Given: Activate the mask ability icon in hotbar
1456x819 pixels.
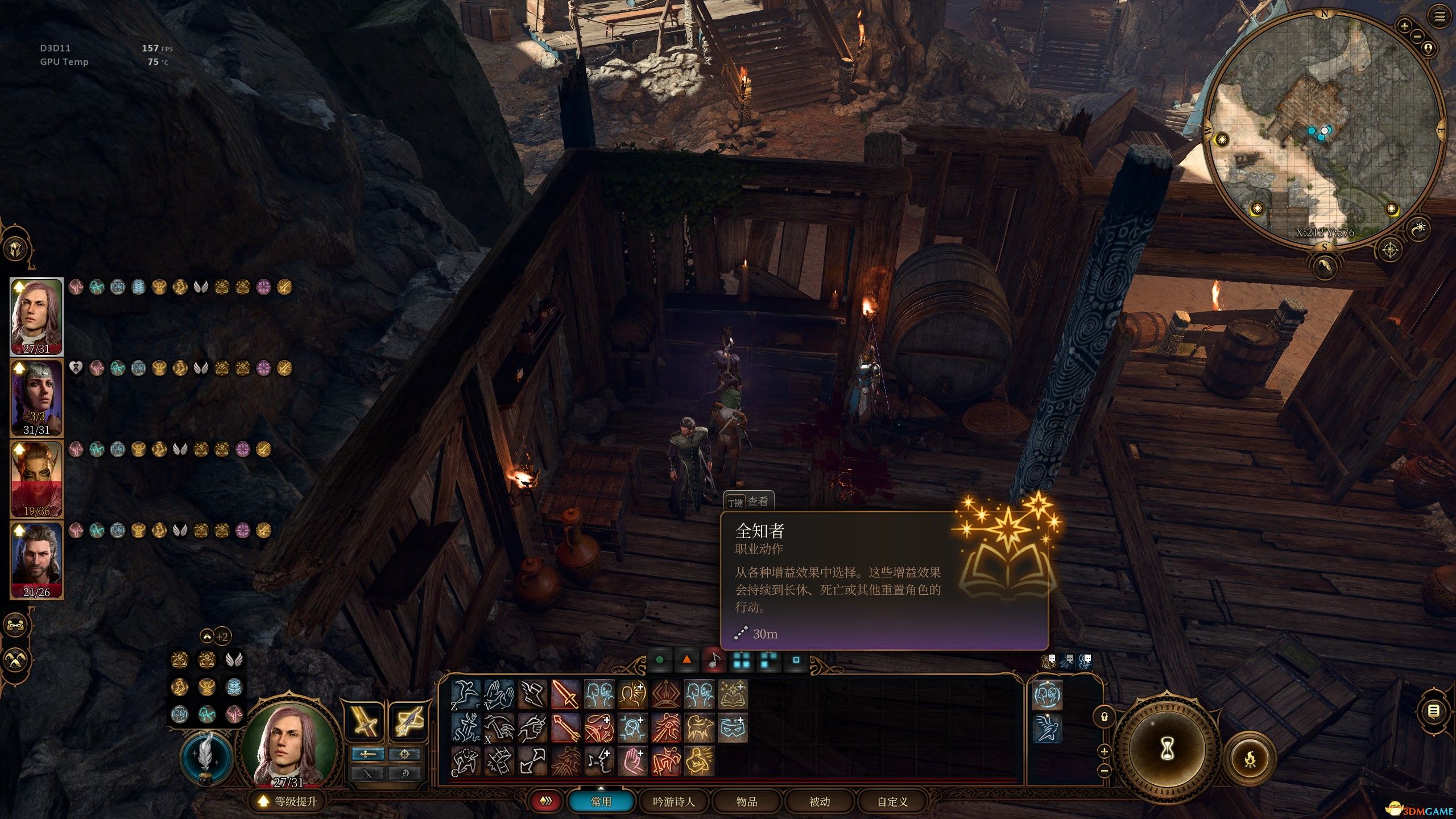Looking at the screenshot, I should pos(733,728).
